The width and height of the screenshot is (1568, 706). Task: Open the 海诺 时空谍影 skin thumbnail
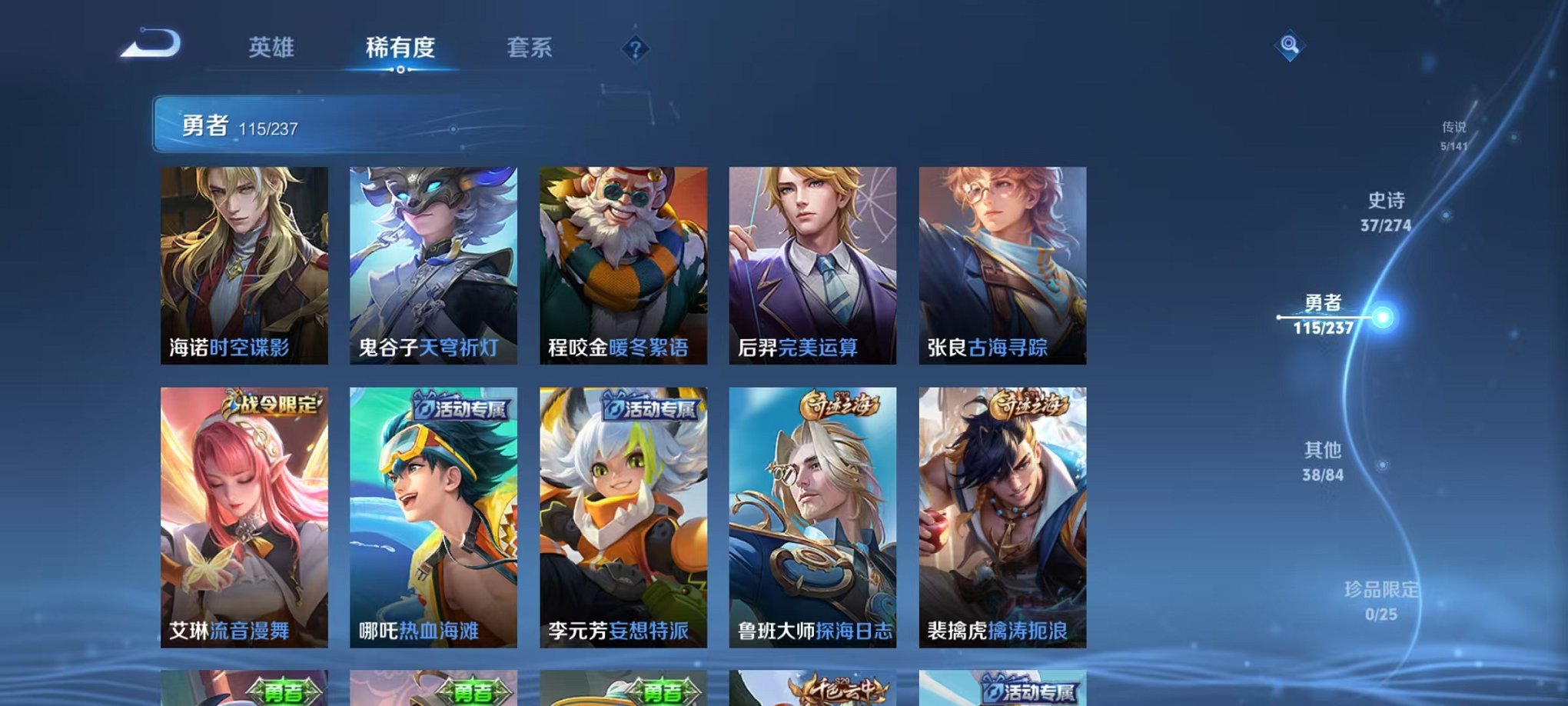(244, 265)
